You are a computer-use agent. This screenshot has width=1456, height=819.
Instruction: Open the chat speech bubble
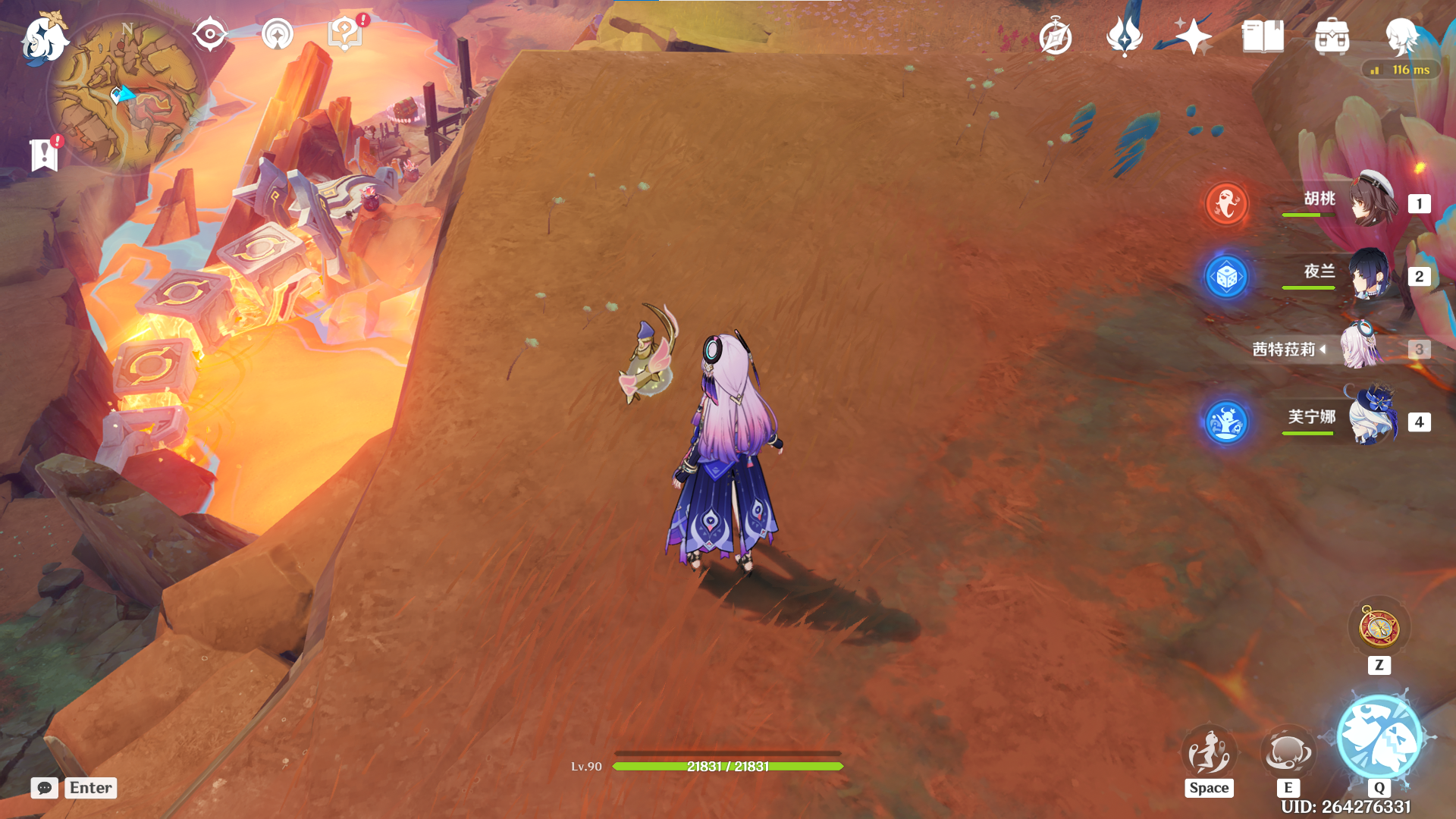(45, 788)
